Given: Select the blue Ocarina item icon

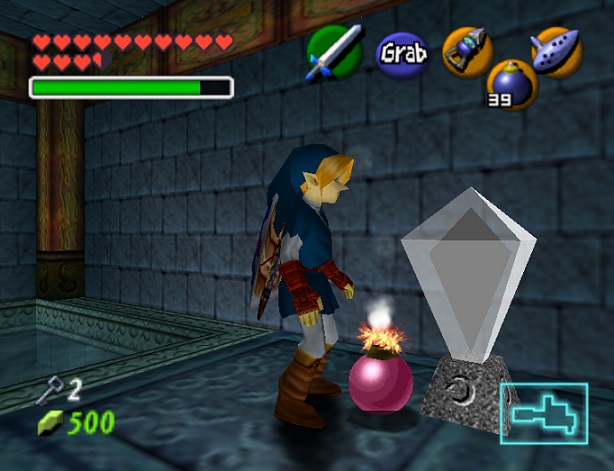Looking at the screenshot, I should point(556,50).
